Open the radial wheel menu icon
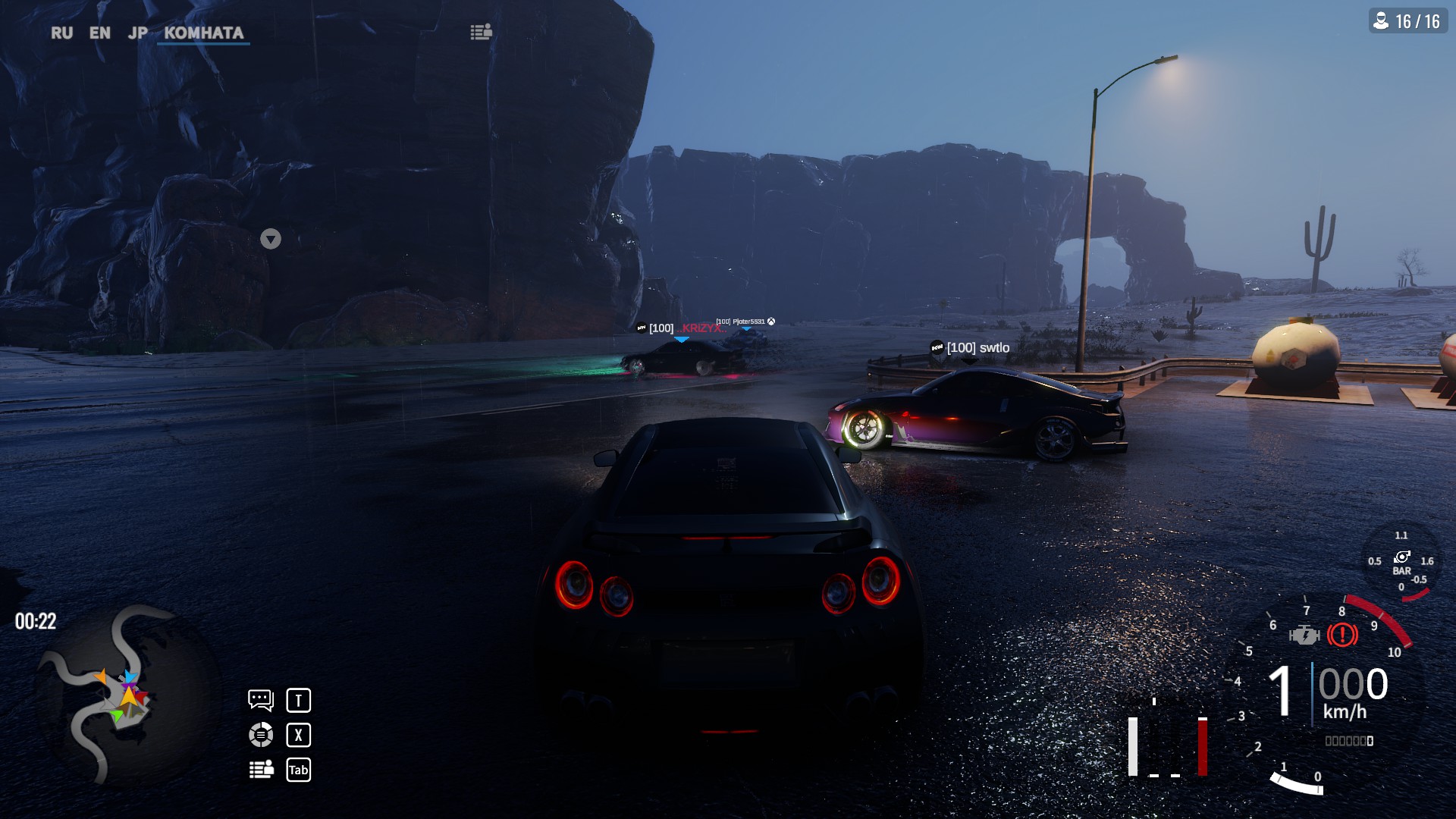 260,734
